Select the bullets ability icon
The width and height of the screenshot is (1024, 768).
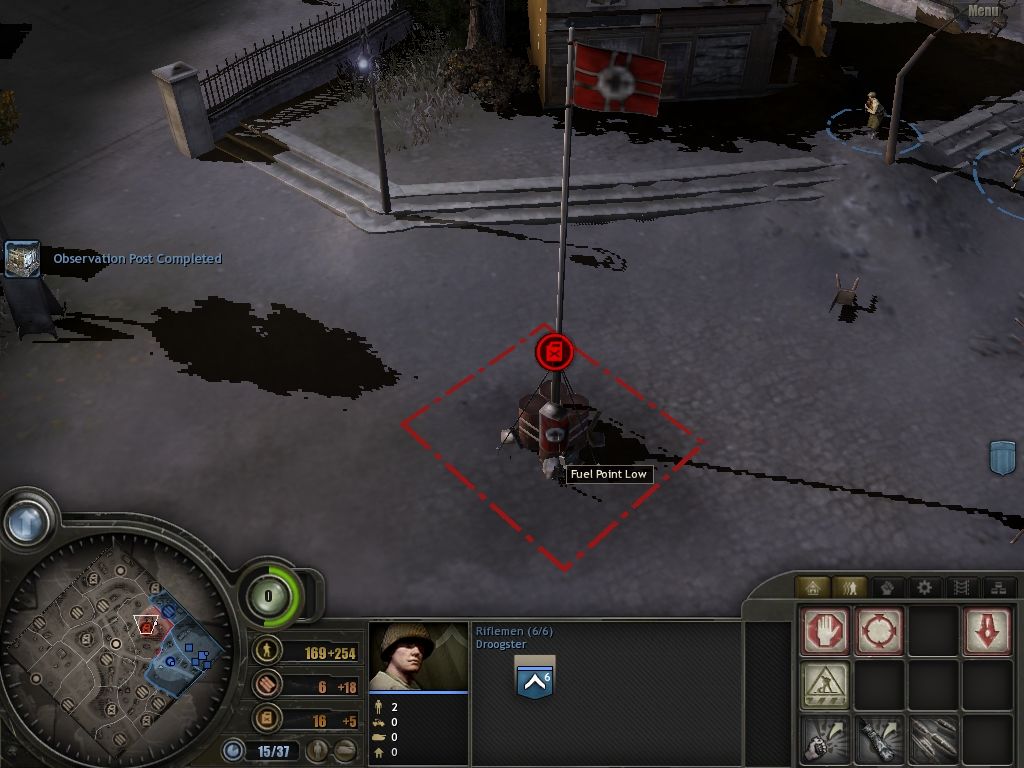click(x=933, y=739)
